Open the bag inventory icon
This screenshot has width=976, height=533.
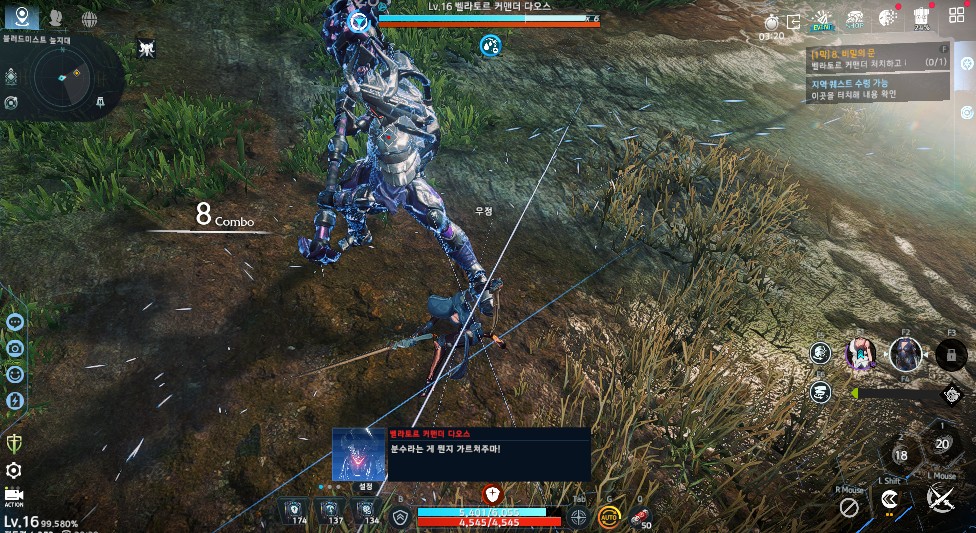921,19
